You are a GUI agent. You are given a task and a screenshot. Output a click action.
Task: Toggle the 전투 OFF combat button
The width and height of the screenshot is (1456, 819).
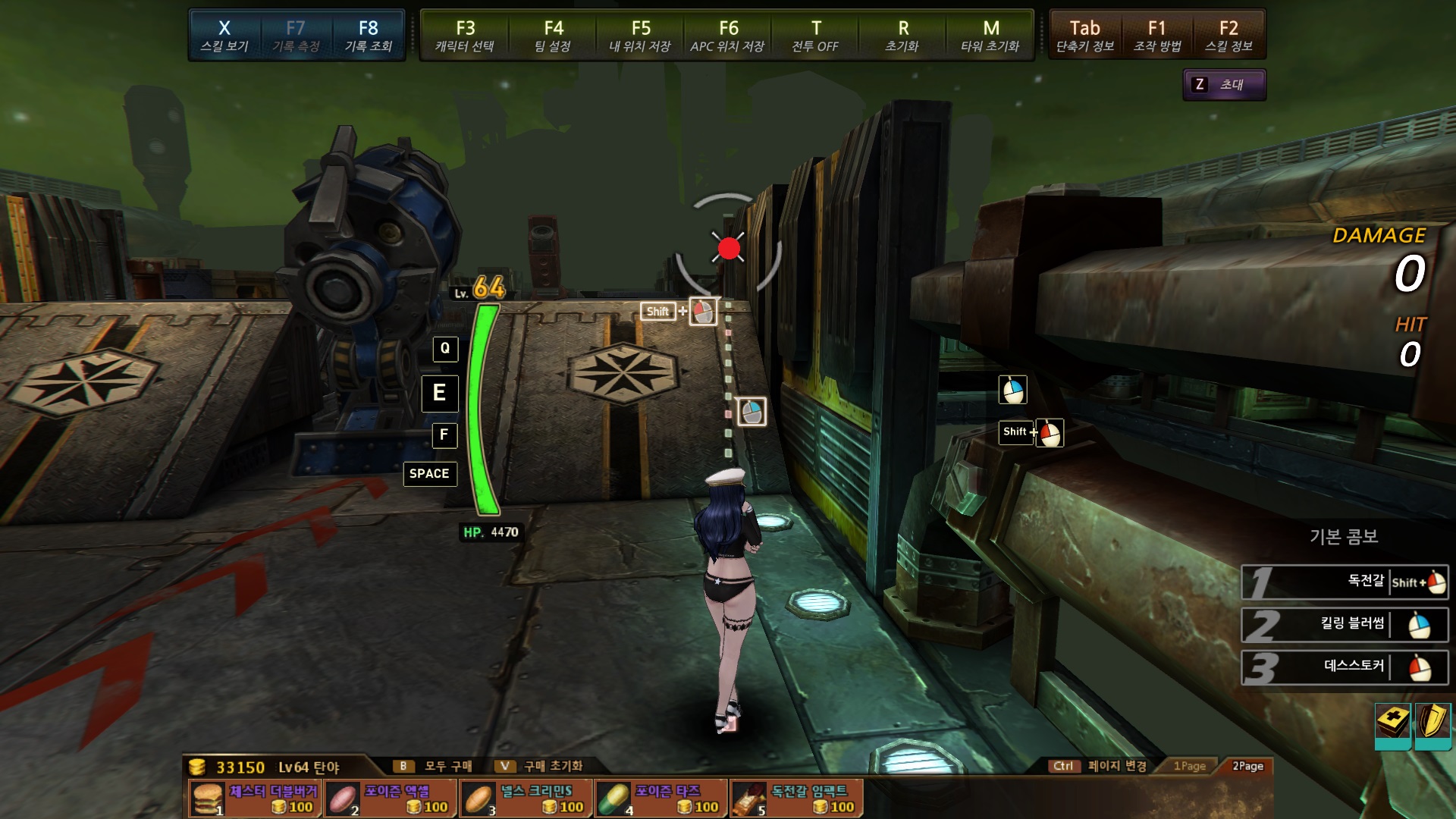pos(815,36)
